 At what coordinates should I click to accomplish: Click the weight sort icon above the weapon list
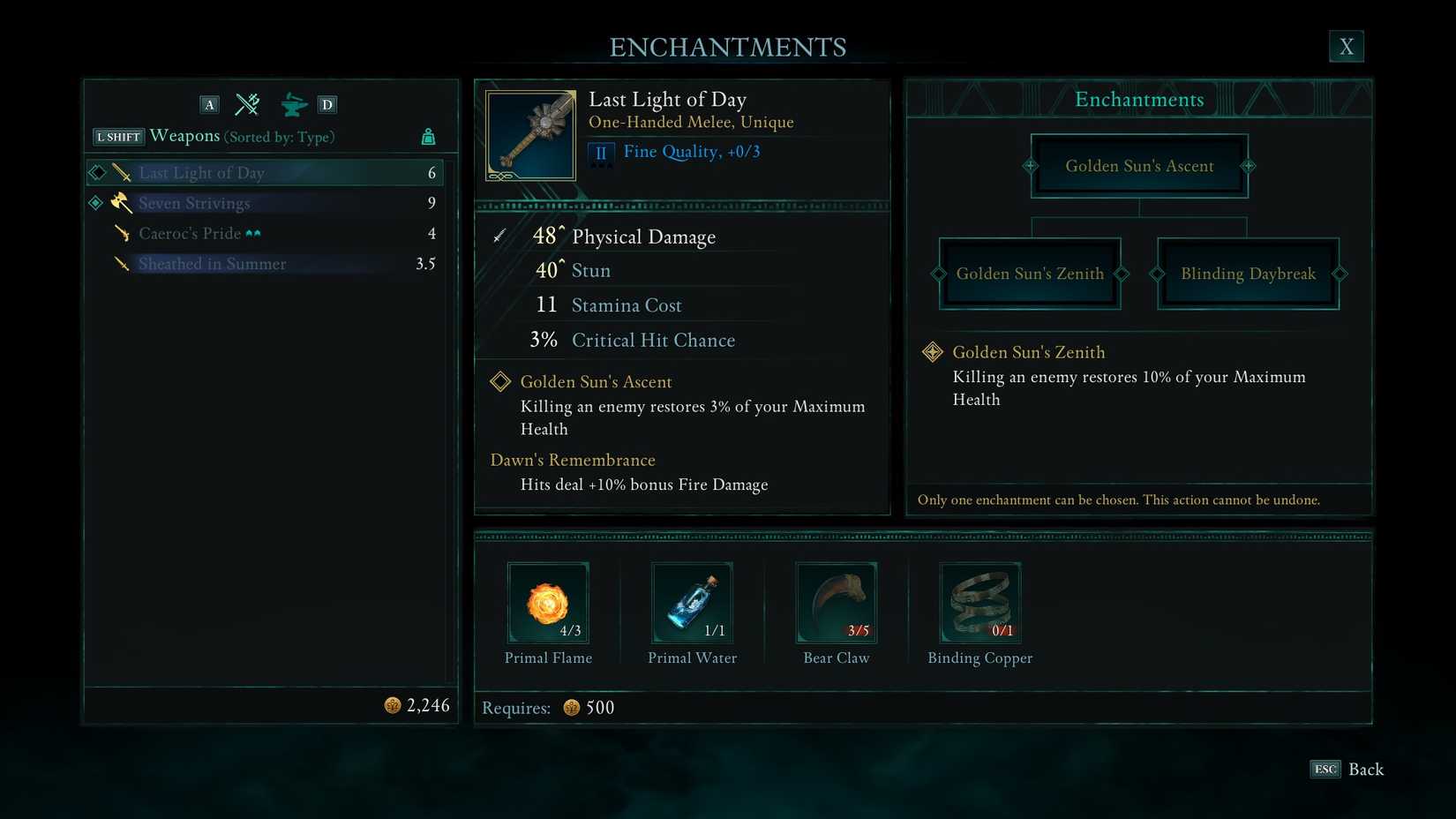429,137
